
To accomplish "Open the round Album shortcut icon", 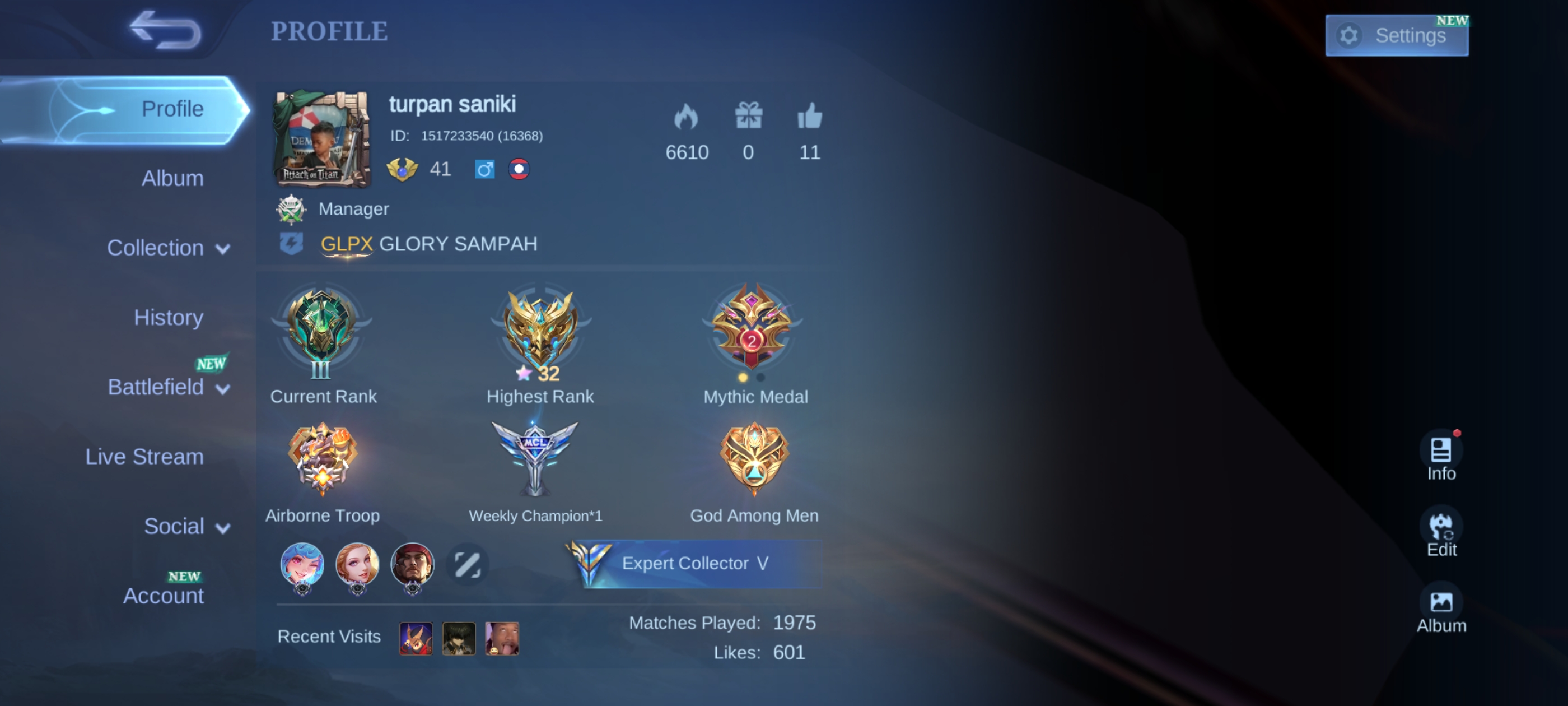I will tap(1440, 609).
